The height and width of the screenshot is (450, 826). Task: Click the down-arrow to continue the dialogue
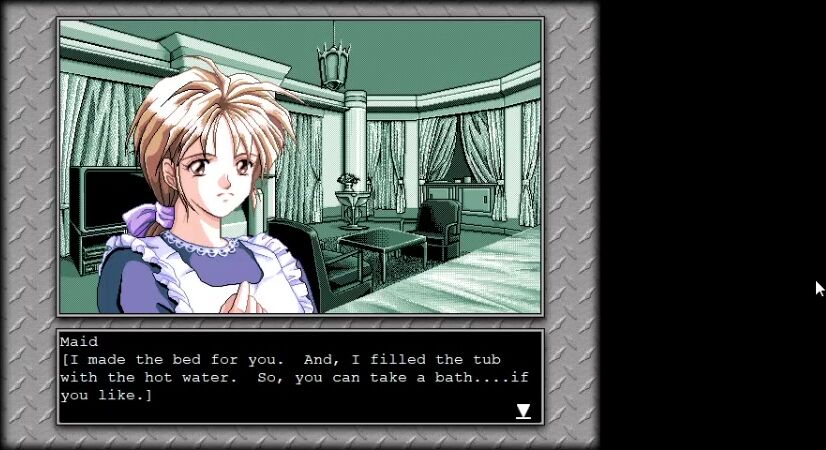click(523, 411)
